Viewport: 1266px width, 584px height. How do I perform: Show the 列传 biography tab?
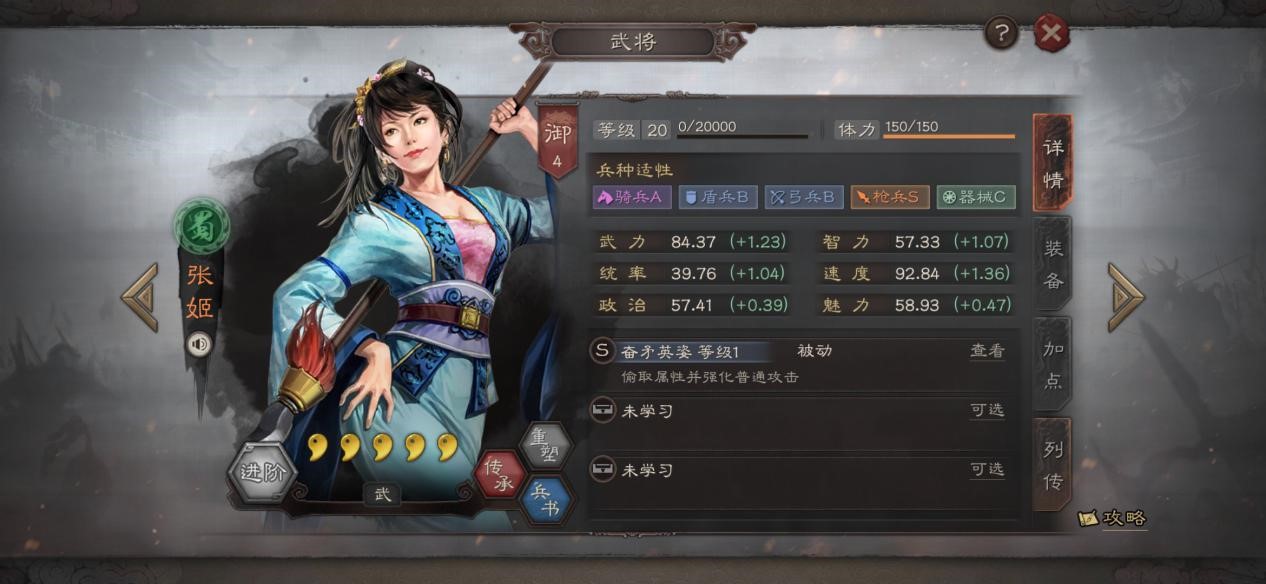(x=1053, y=465)
